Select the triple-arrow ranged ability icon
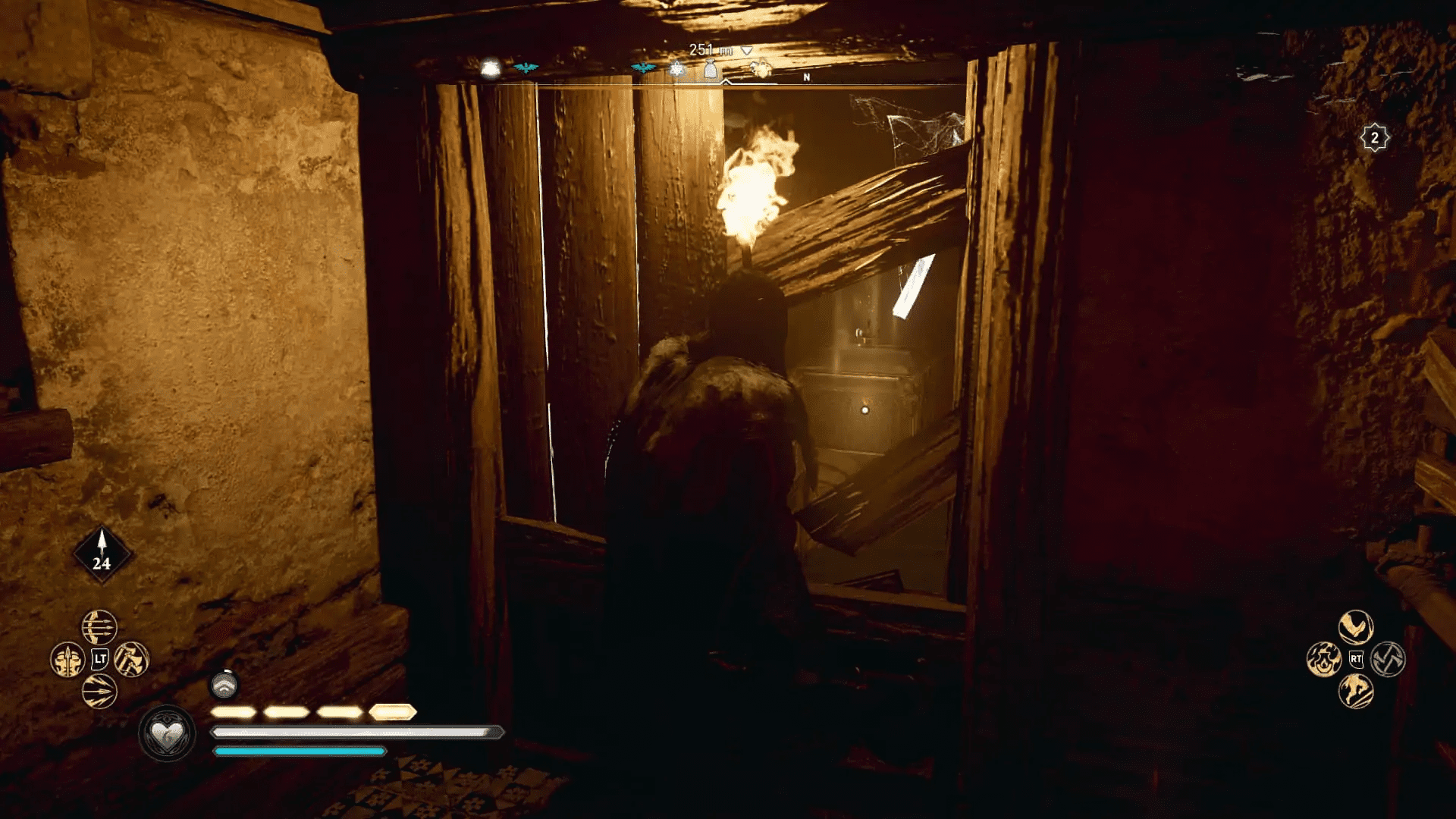 pyautogui.click(x=99, y=627)
